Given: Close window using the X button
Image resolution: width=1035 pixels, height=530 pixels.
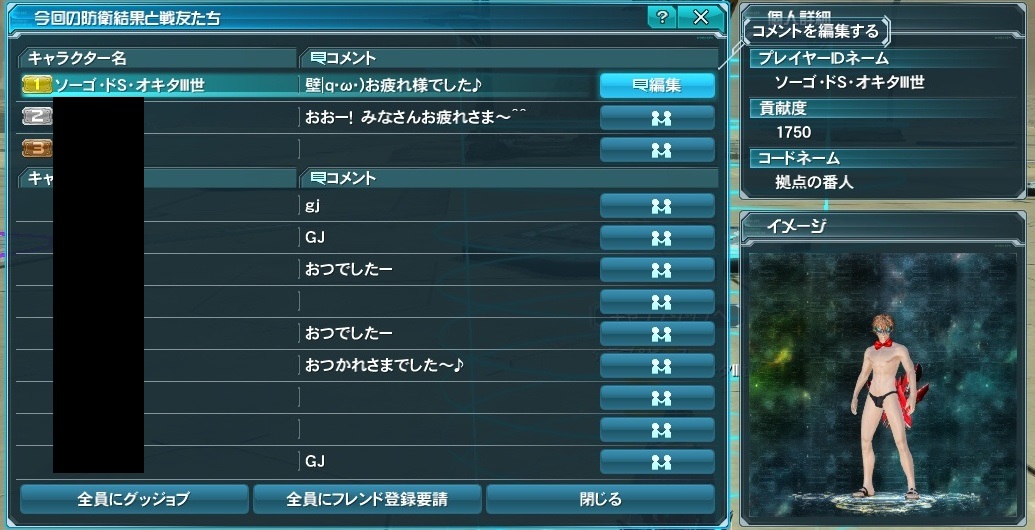Looking at the screenshot, I should click(x=700, y=18).
